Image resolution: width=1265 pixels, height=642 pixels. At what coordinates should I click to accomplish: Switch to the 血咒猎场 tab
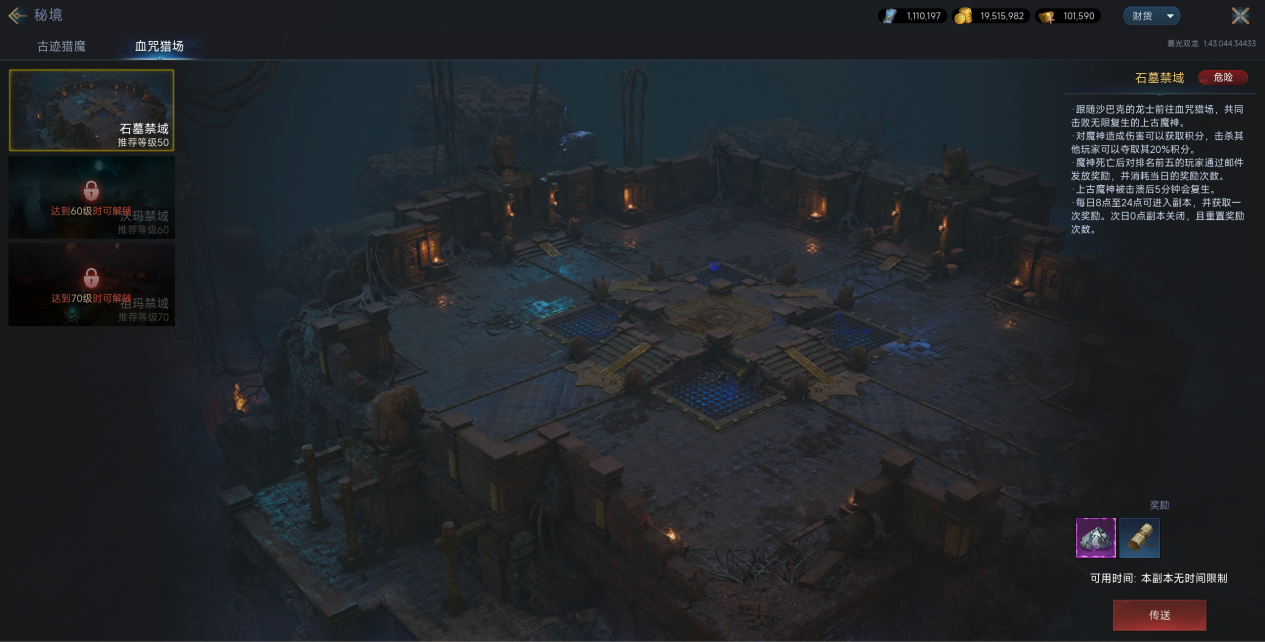point(159,46)
